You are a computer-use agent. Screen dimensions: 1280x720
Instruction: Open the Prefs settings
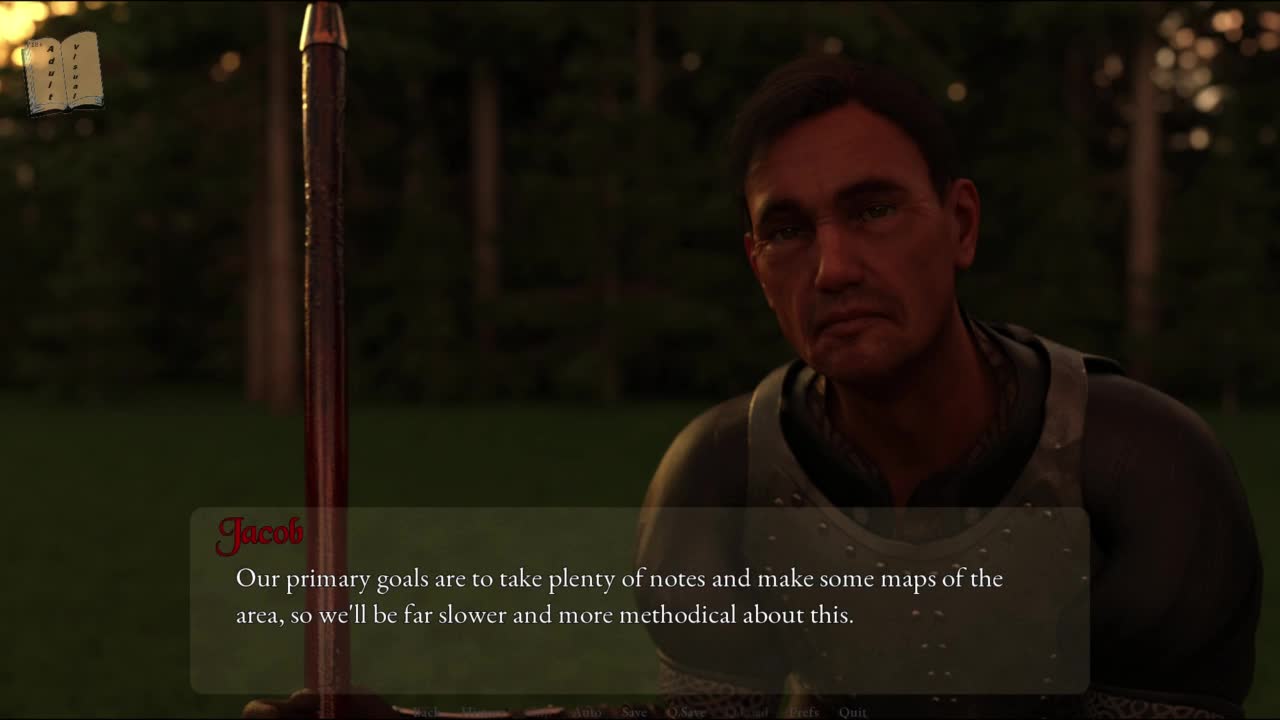pos(804,712)
